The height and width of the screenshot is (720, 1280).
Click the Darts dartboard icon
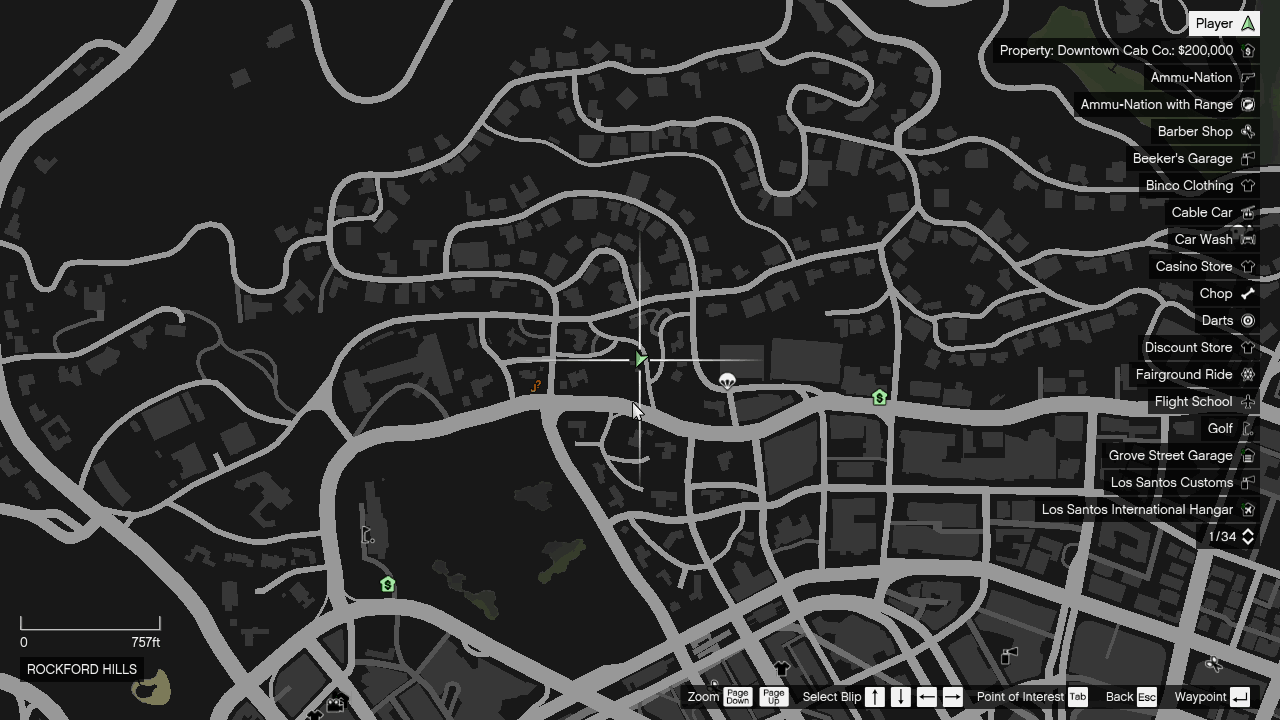(1247, 320)
